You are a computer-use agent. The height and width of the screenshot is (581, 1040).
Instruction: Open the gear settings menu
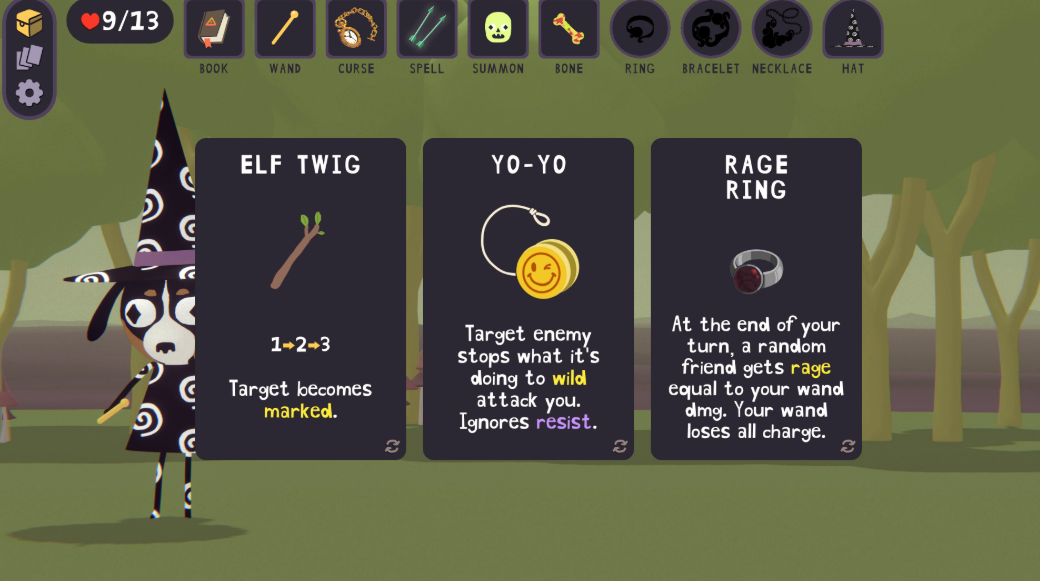coord(29,93)
